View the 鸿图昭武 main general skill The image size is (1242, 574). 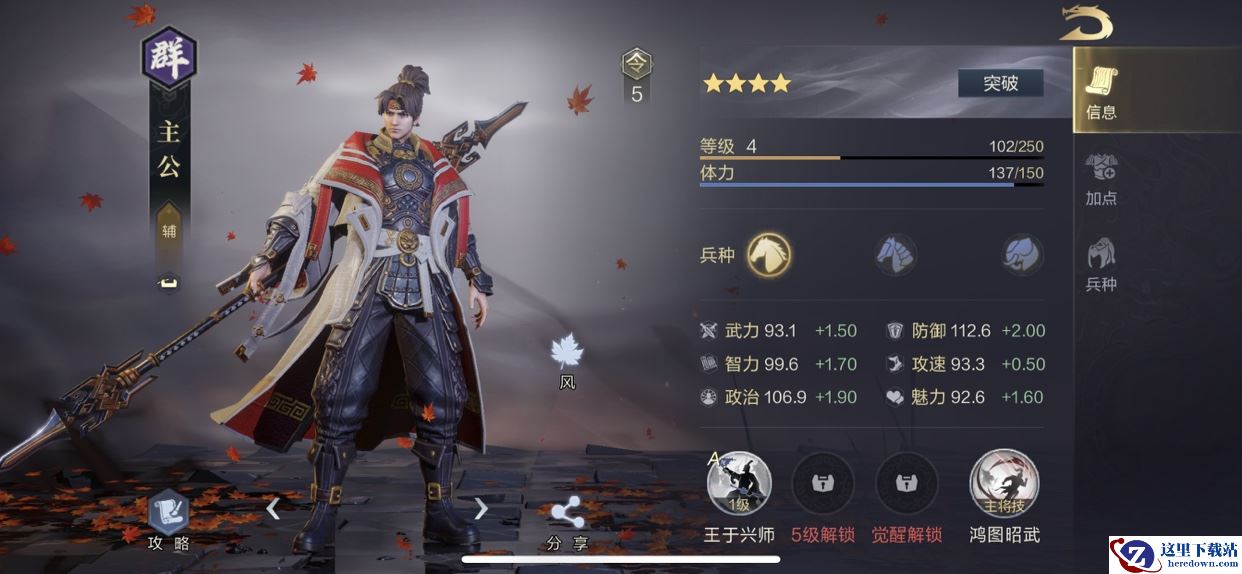click(x=1004, y=485)
